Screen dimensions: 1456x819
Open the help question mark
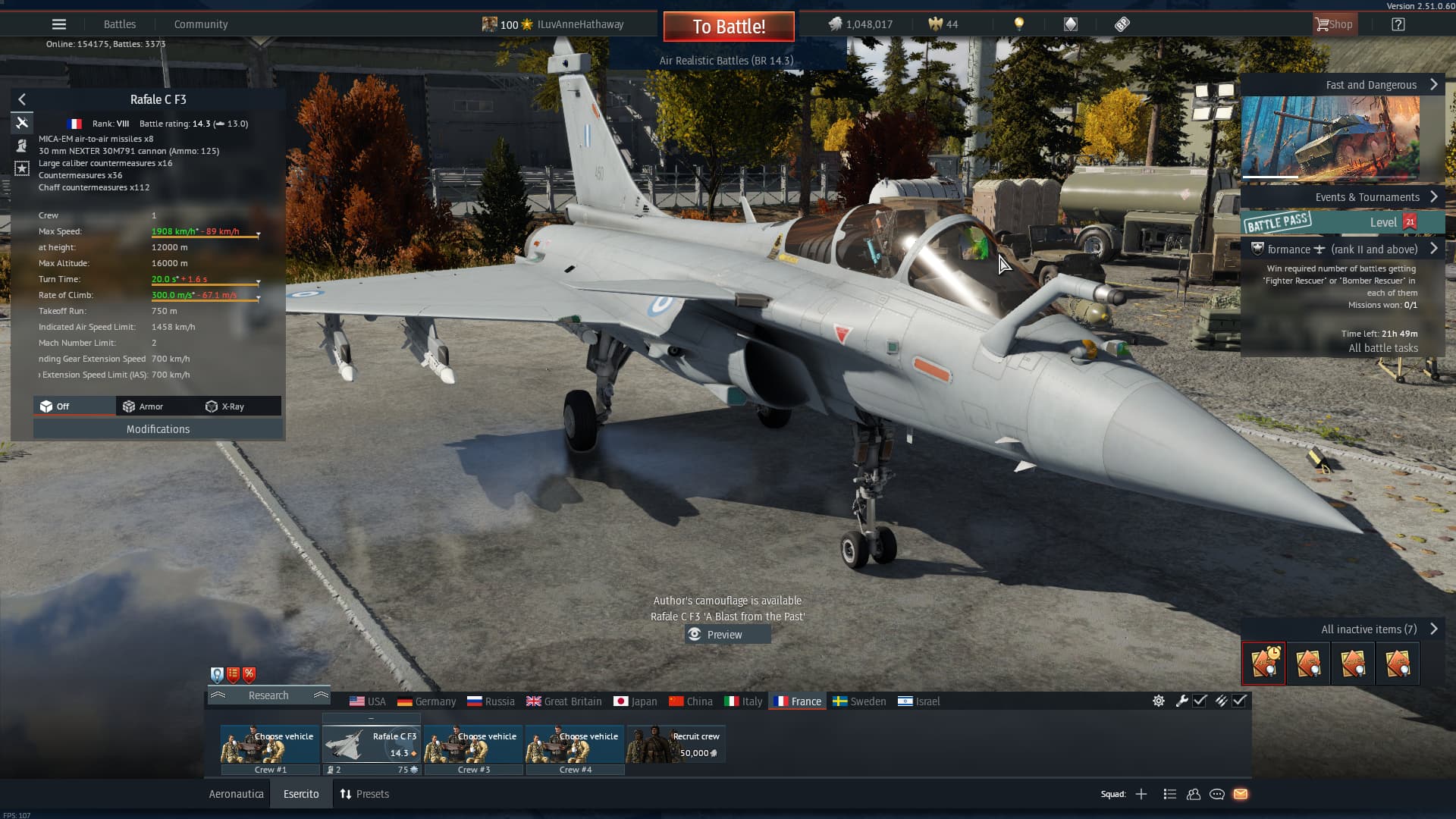click(x=1398, y=24)
